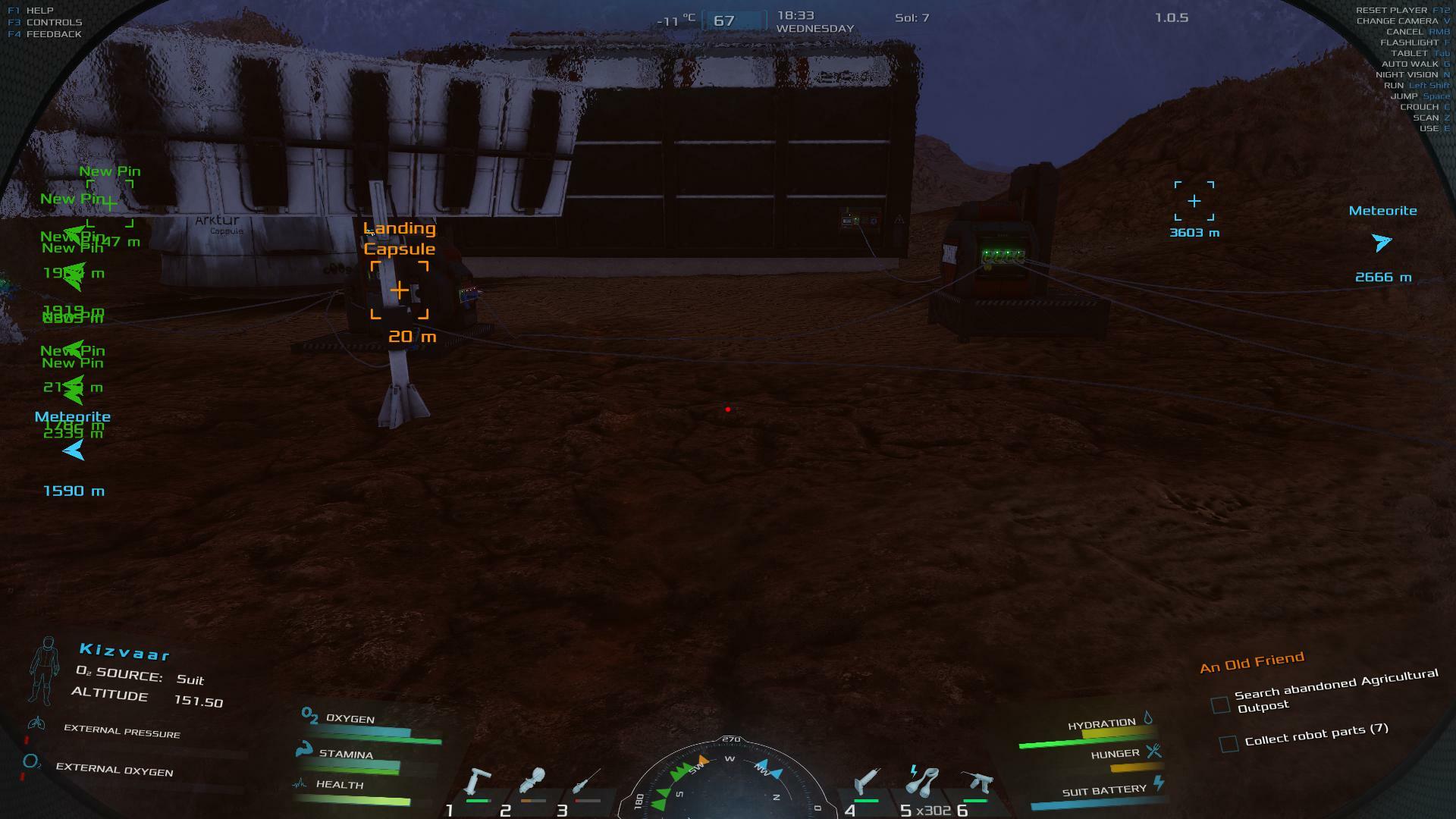Select the Meteorite arrow marker at 2666 m
This screenshot has width=1456, height=819.
[x=1382, y=243]
